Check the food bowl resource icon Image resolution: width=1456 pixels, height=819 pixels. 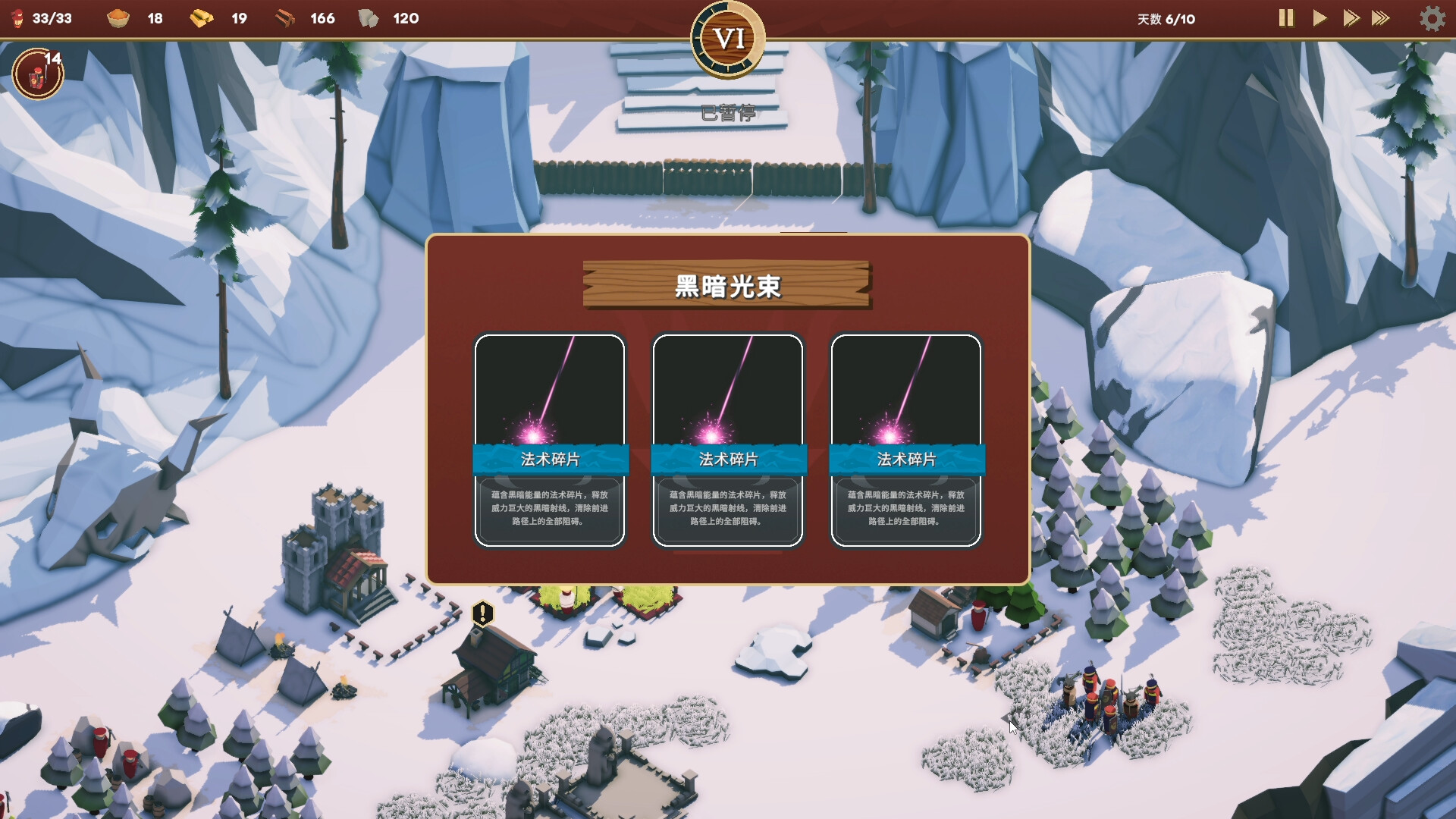click(x=119, y=18)
